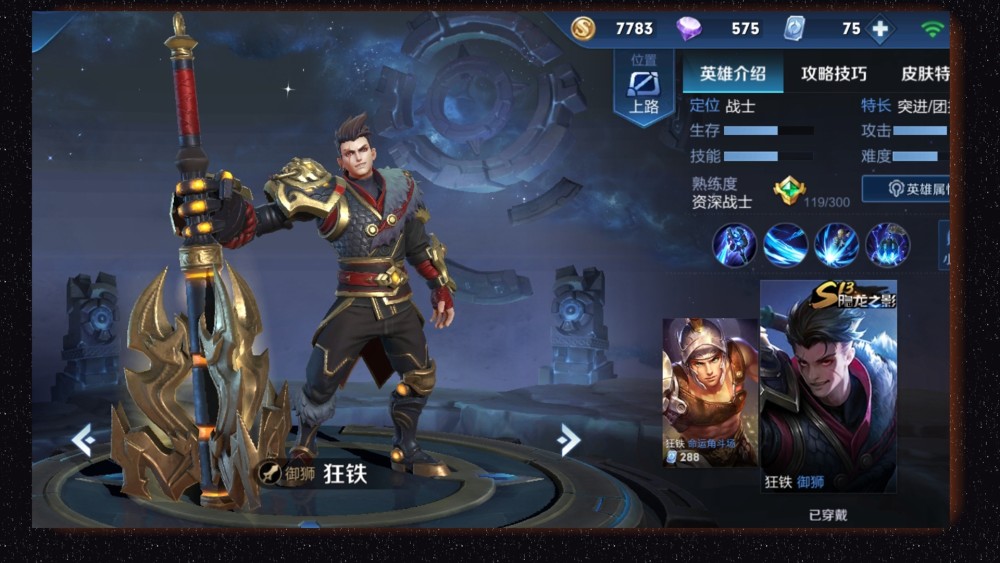1000x563 pixels.
Task: Open the 攻略技巧 tab
Action: click(833, 73)
